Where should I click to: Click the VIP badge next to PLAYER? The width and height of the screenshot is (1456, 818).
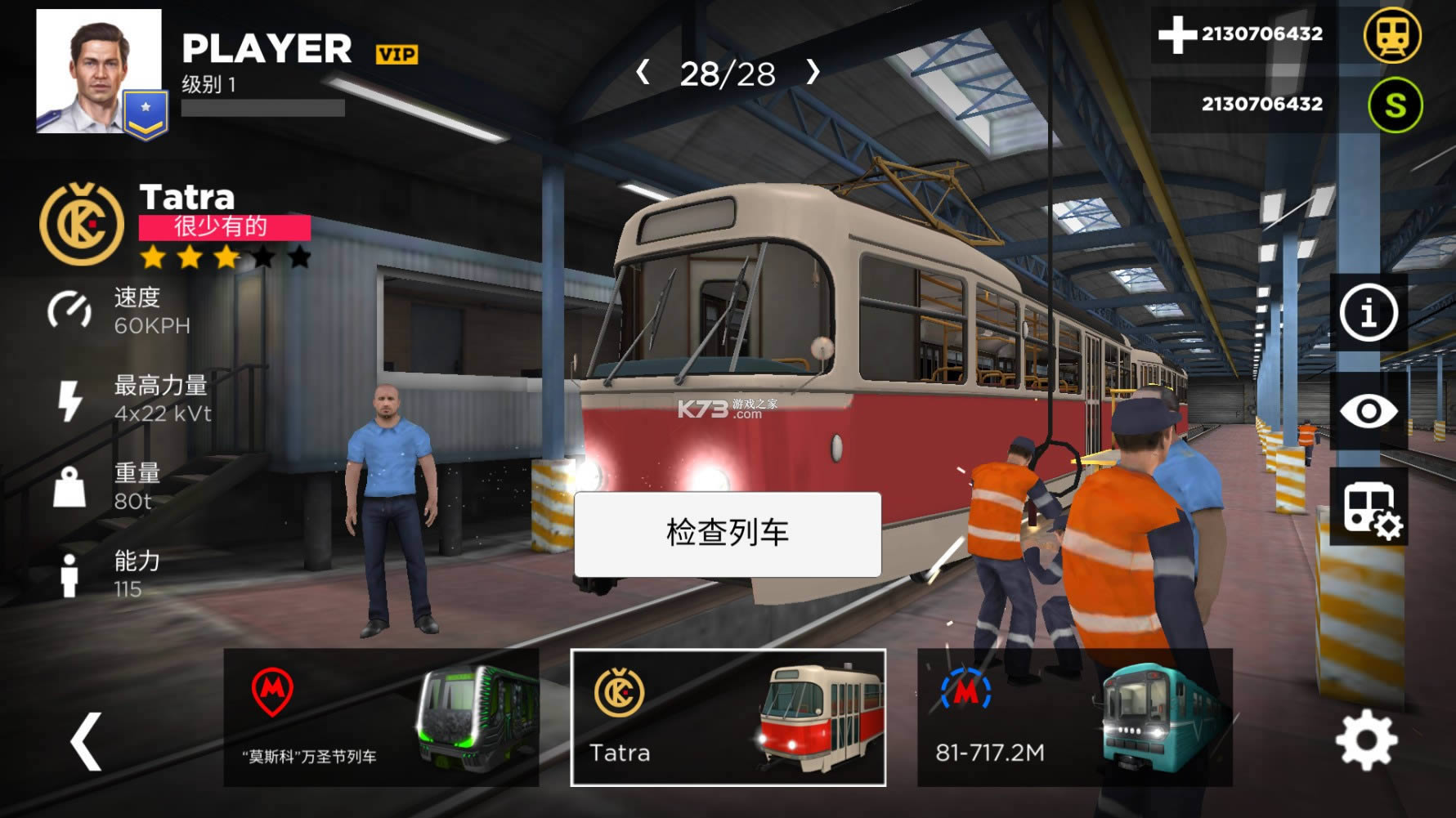click(397, 52)
